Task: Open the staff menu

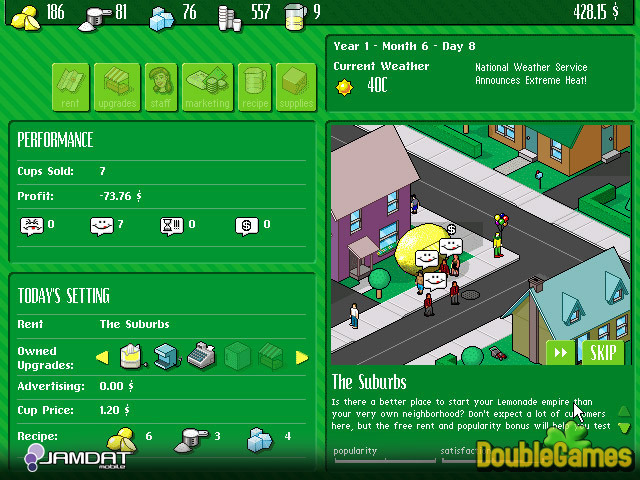Action: click(x=161, y=87)
